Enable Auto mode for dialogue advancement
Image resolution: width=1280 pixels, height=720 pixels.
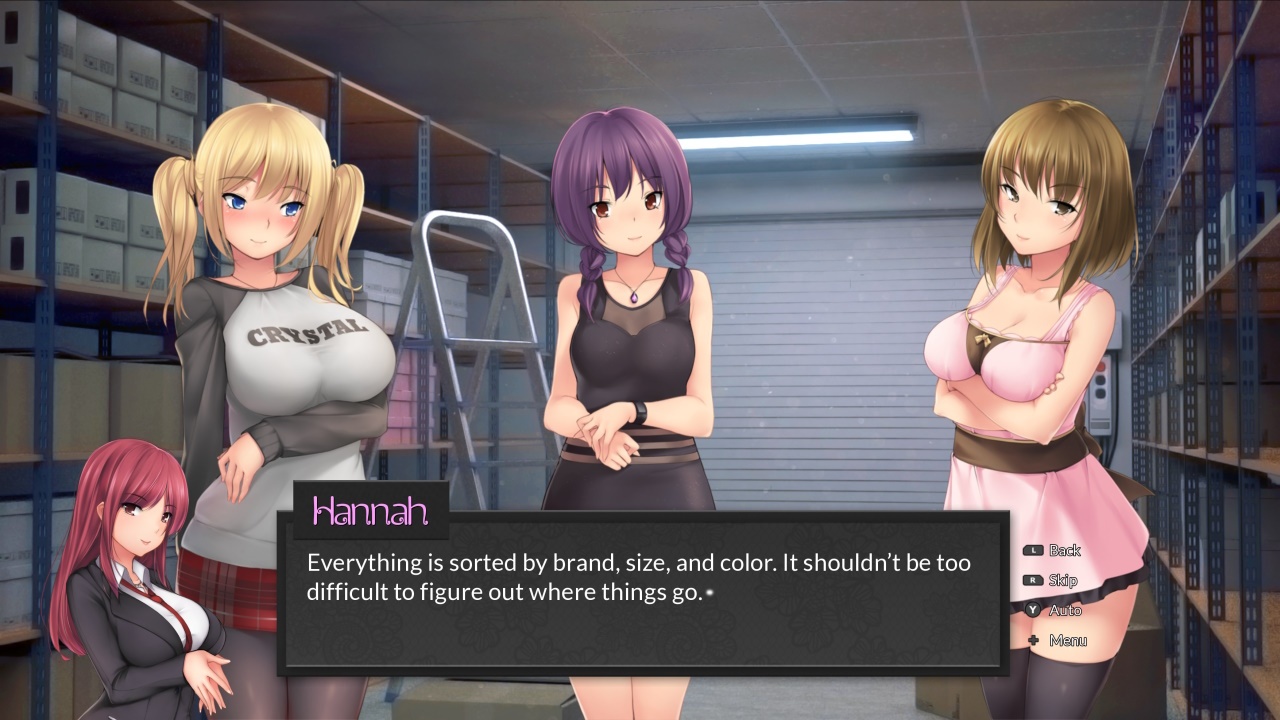1066,610
